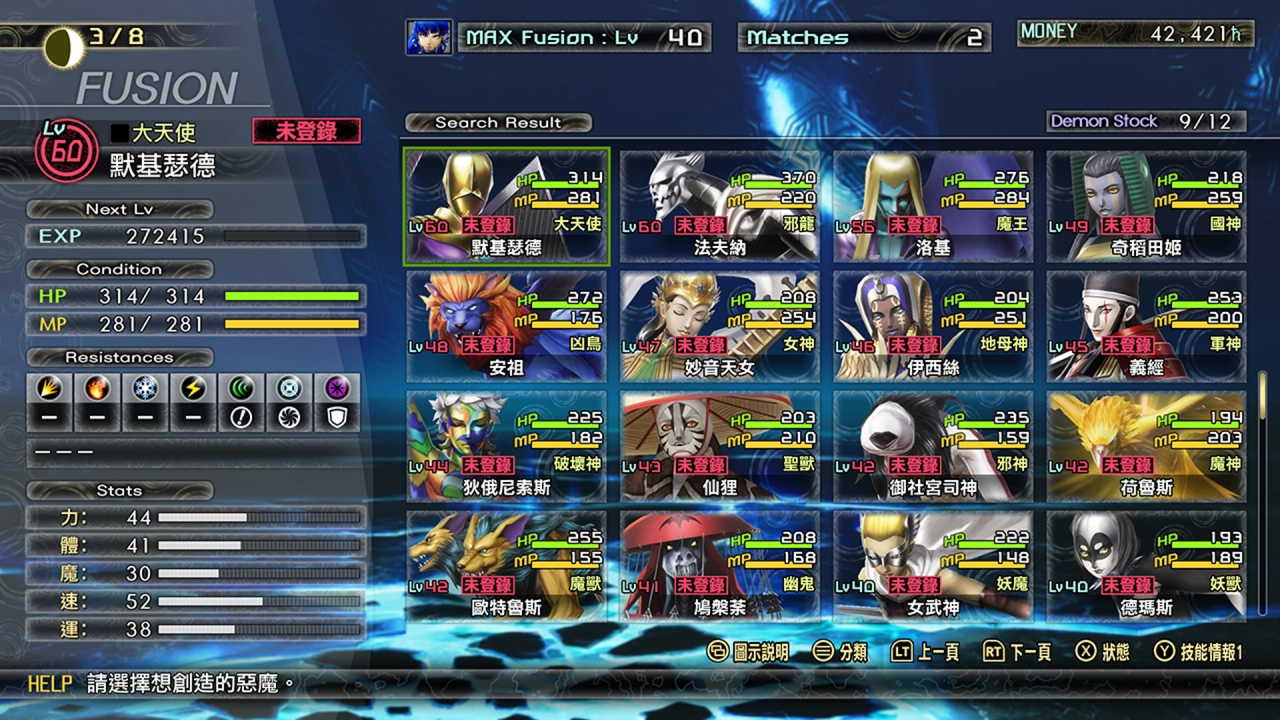Viewport: 1280px width, 720px height.
Task: Click Yoshitsune (義經) demon card
Action: [1143, 325]
